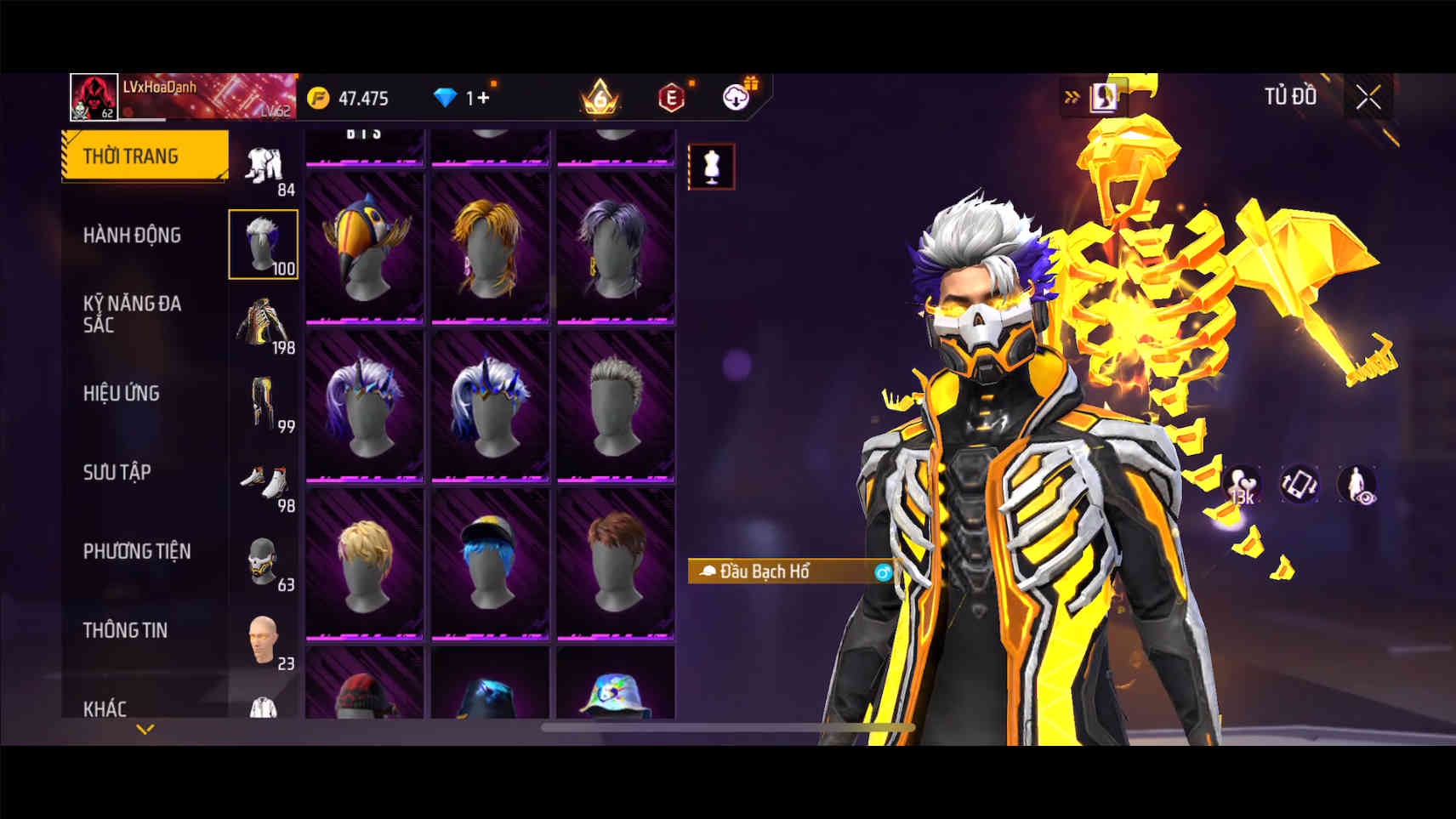Add diamonds using the plus button
This screenshot has height=819, width=1456.
point(483,98)
